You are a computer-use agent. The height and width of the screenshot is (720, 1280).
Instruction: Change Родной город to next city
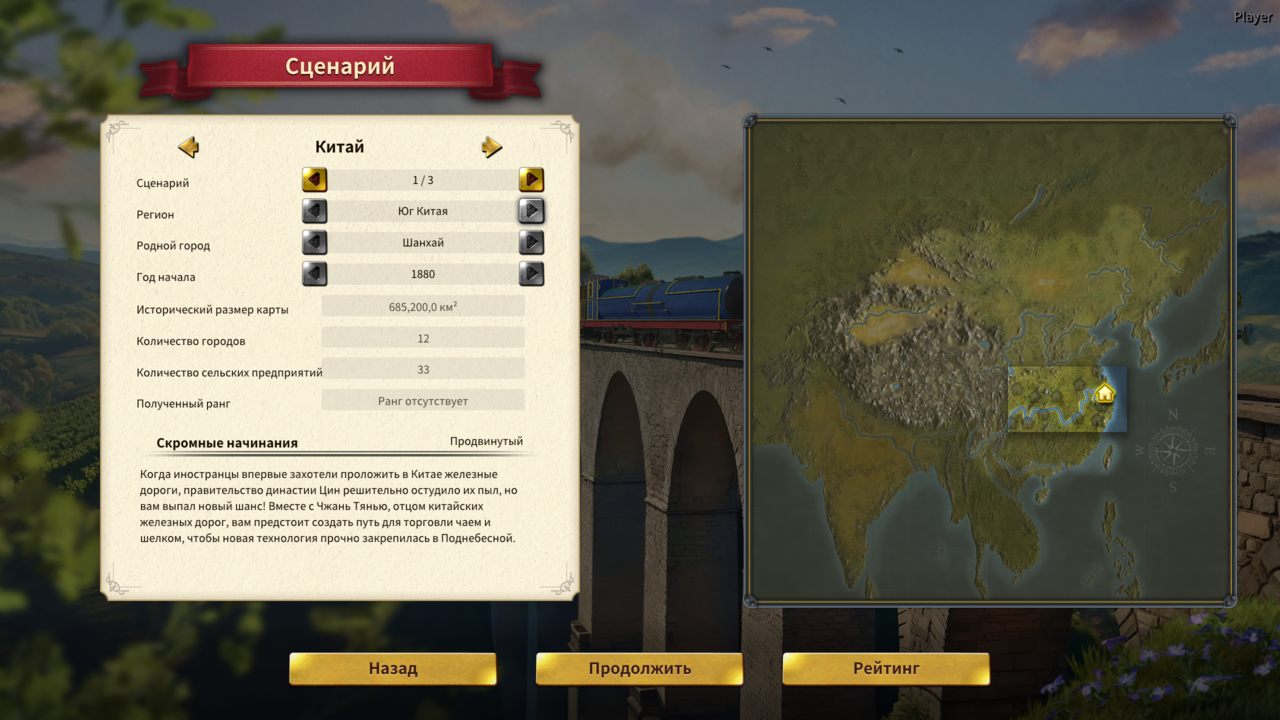pyautogui.click(x=531, y=243)
